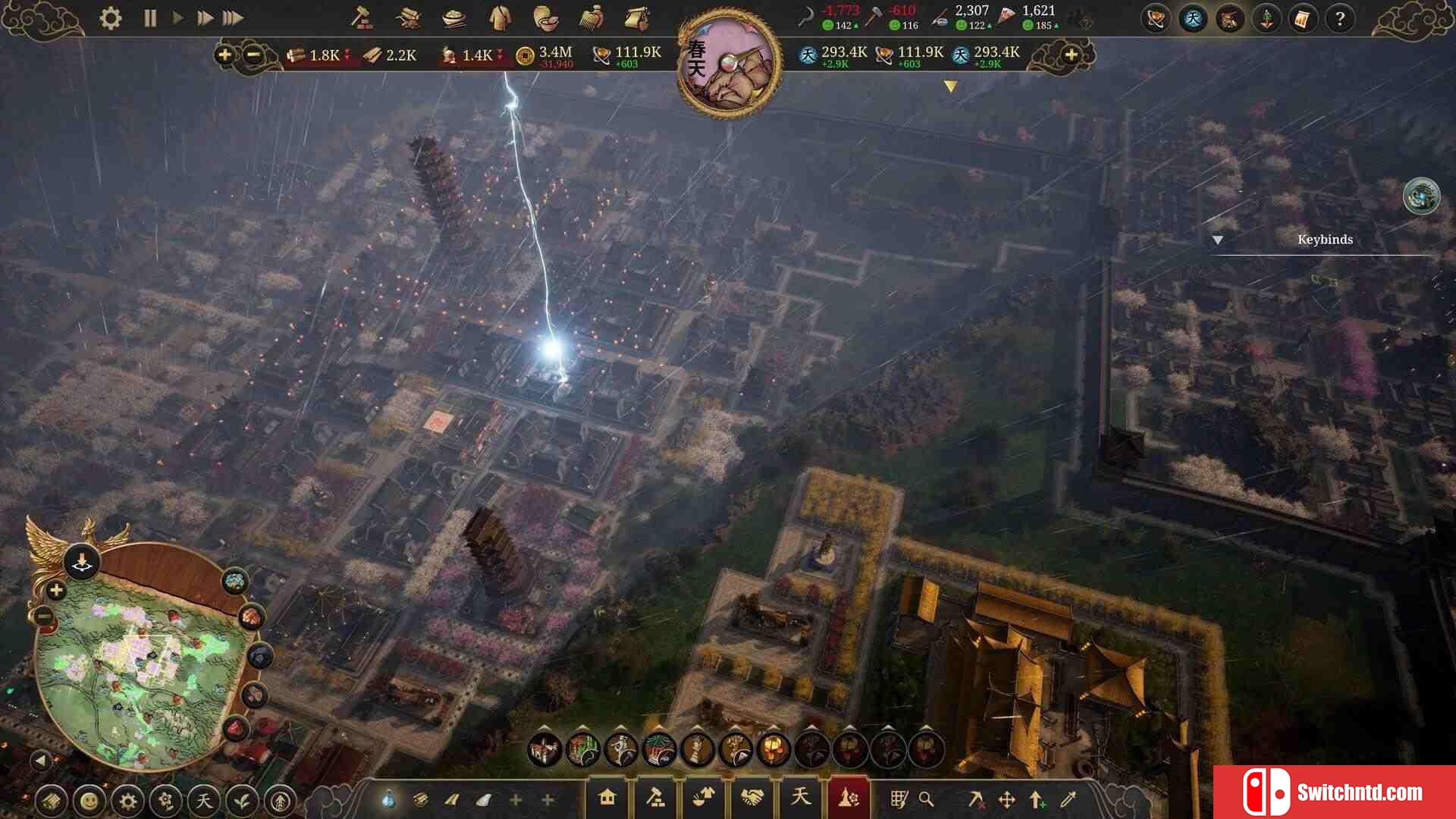Open the smiley face happiness overlay
Image resolution: width=1456 pixels, height=819 pixels.
click(x=89, y=801)
